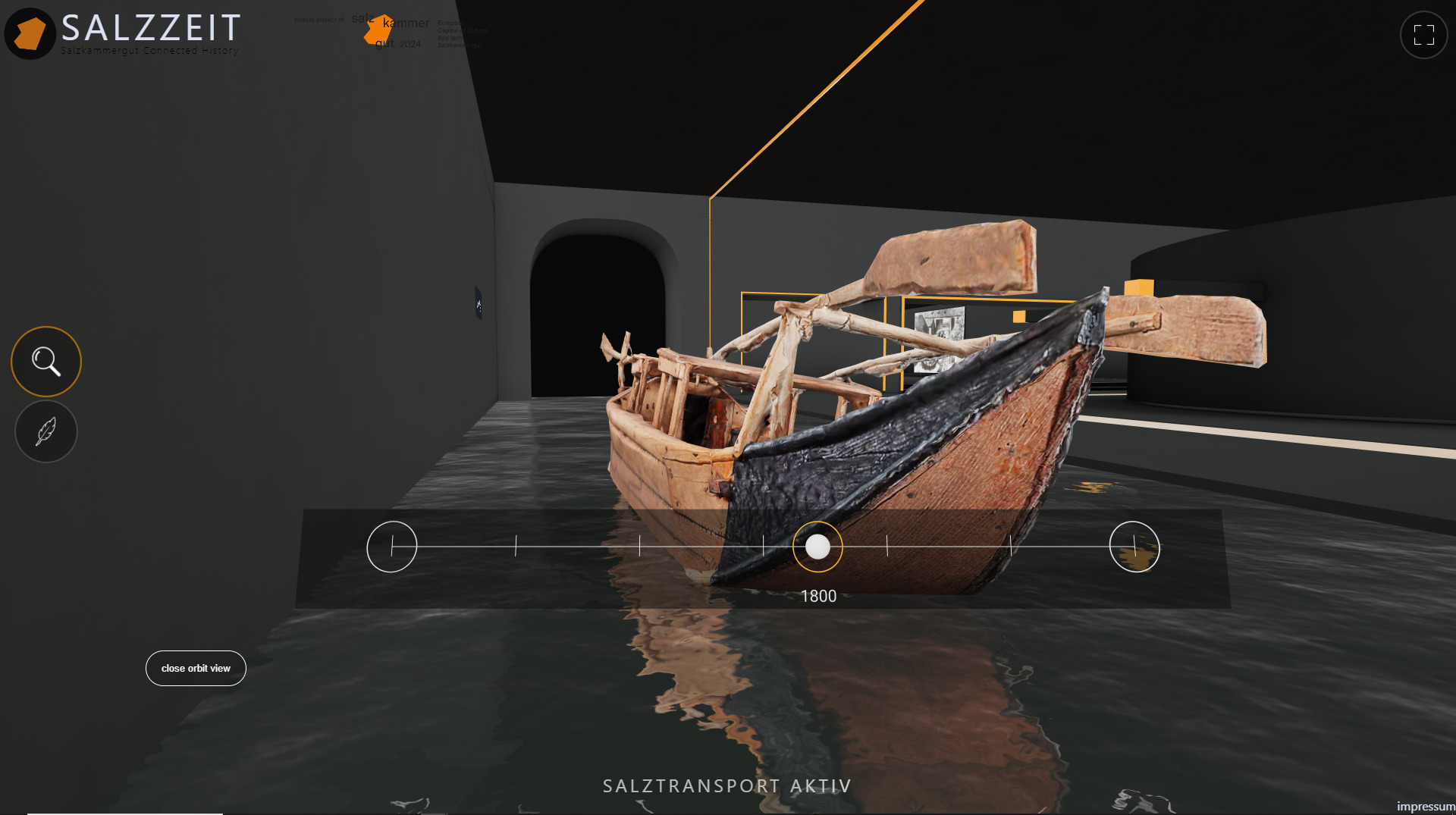Jump to the earliest timeline endpoint circle
This screenshot has width=1456, height=815.
392,547
